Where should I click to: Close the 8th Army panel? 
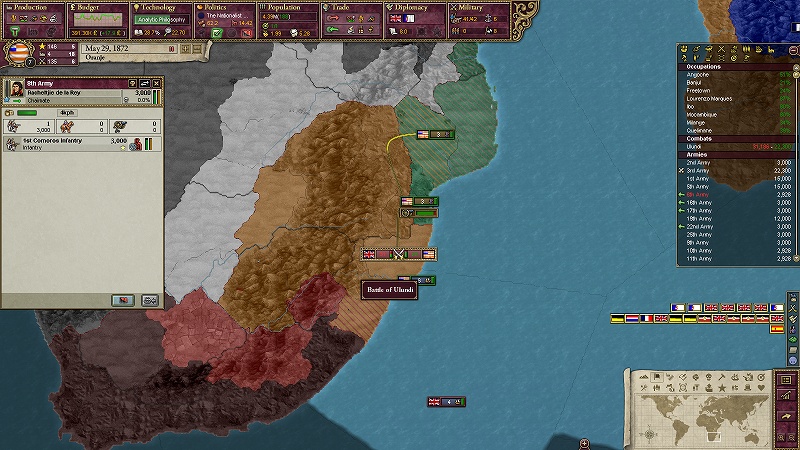(x=157, y=83)
